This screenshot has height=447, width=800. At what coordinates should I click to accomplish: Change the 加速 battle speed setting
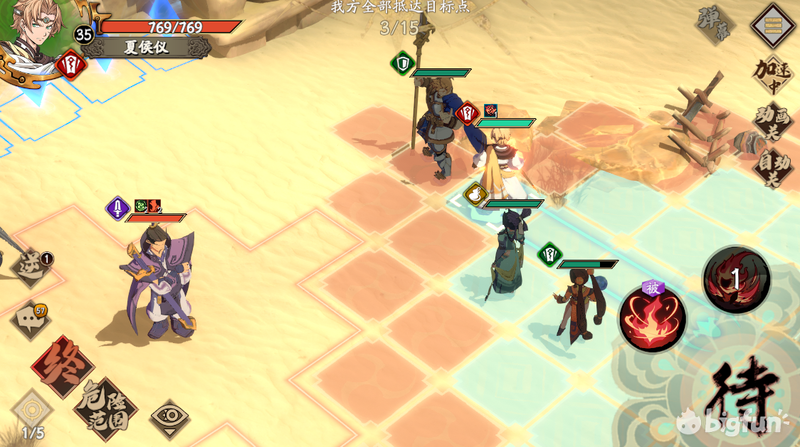click(x=771, y=73)
